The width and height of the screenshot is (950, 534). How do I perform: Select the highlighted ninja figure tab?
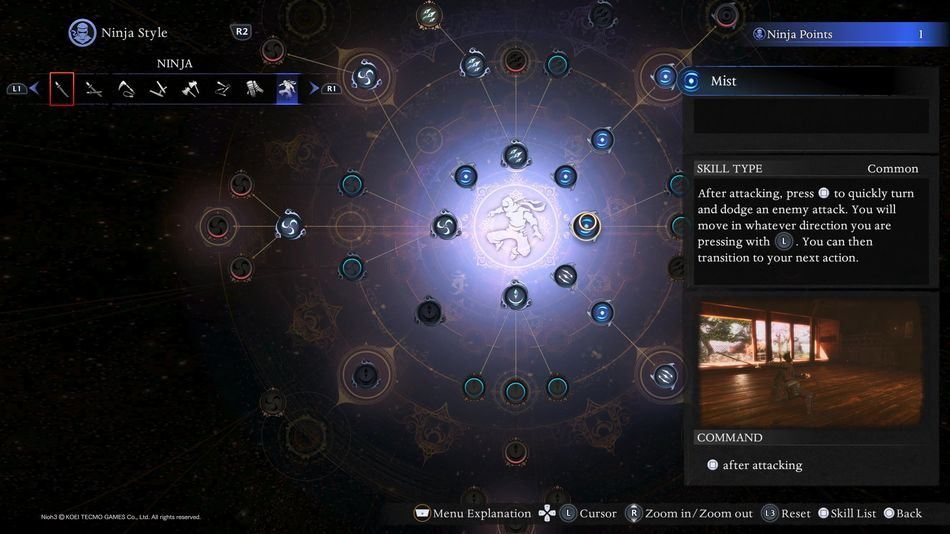(x=287, y=89)
